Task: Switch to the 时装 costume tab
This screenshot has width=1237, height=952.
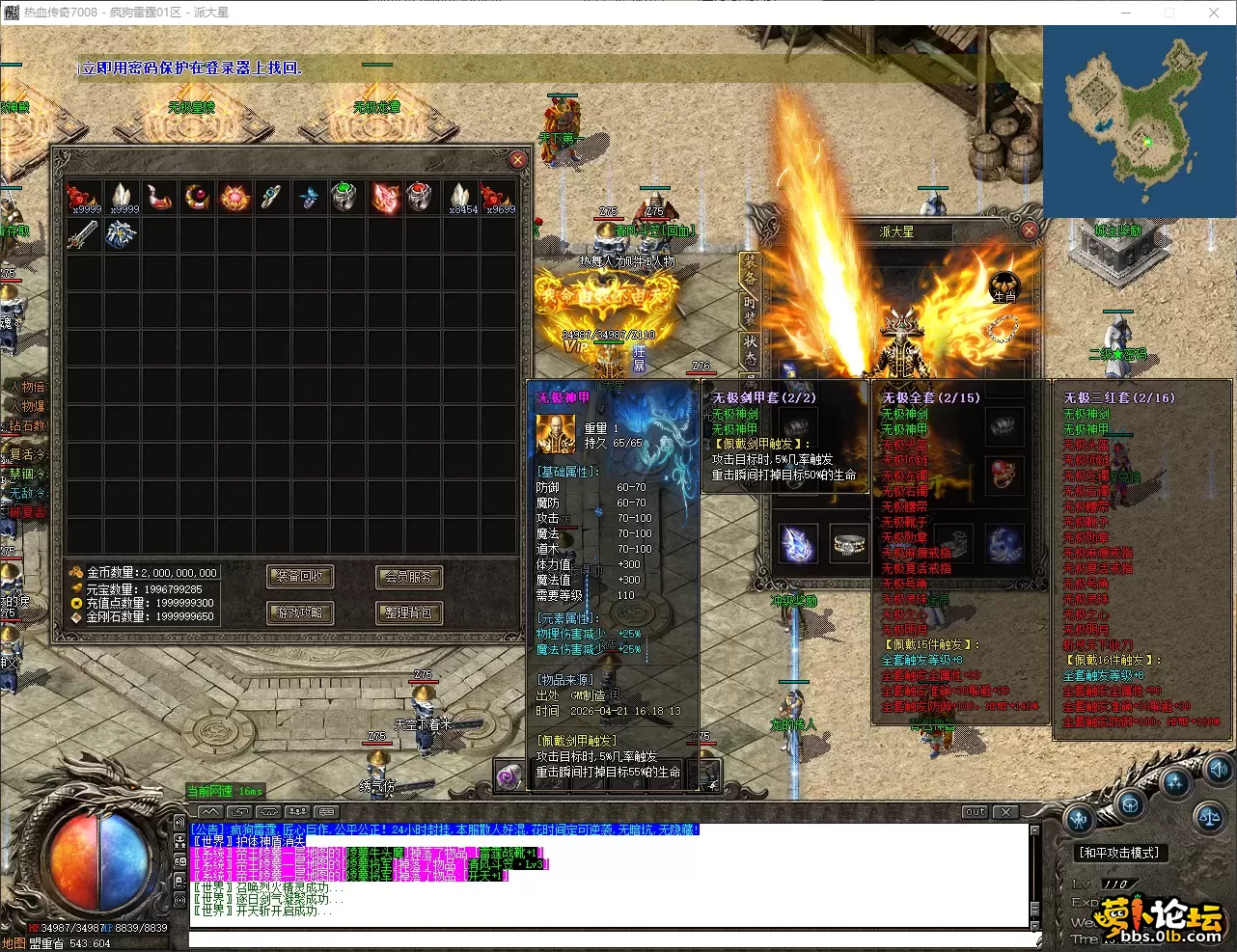Action: [x=750, y=309]
